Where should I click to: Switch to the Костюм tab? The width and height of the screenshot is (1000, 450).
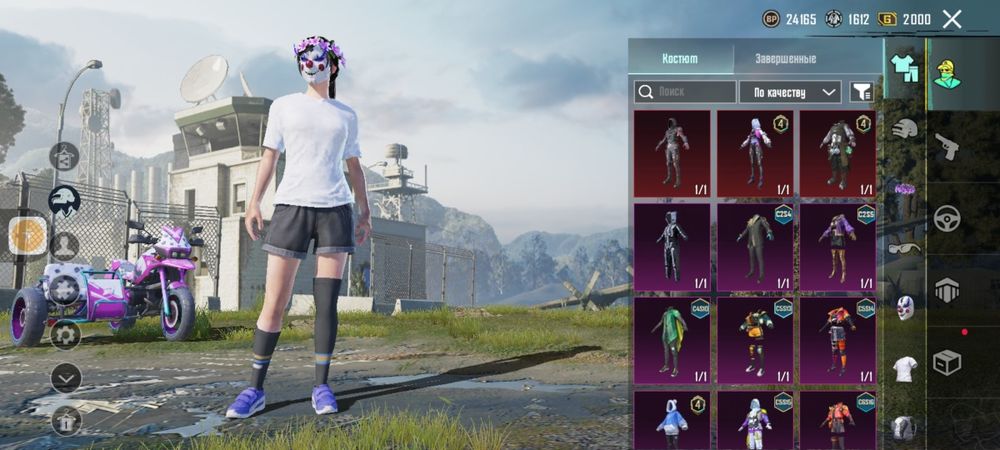click(x=680, y=59)
